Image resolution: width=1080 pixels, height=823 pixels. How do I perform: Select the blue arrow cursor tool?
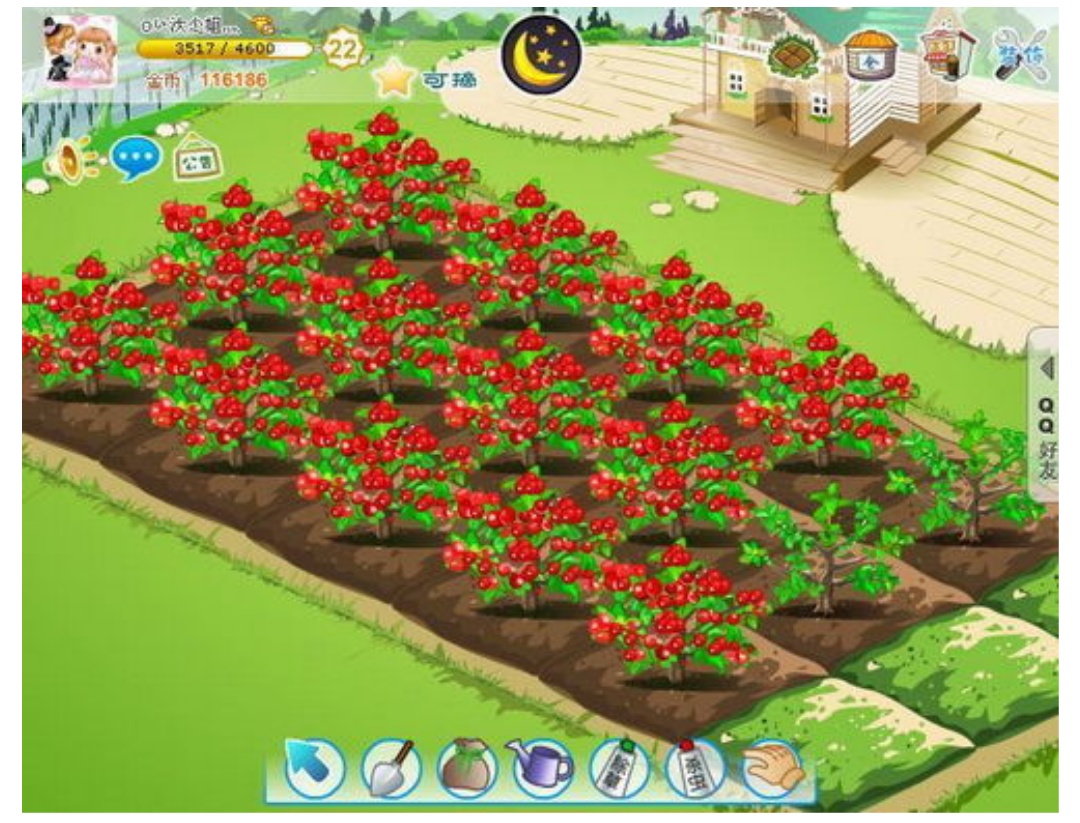pyautogui.click(x=315, y=767)
